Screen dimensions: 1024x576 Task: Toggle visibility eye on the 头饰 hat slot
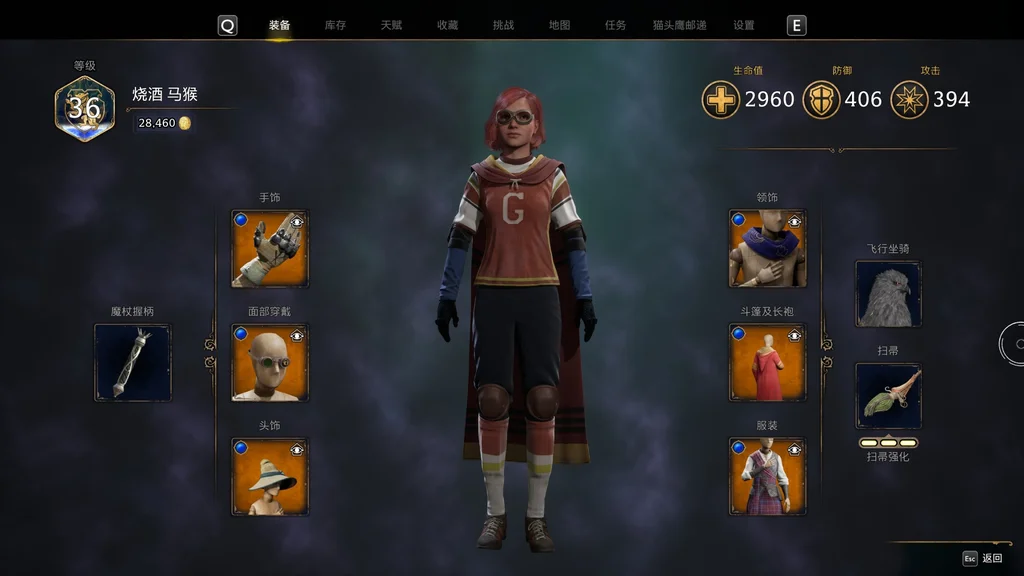[x=297, y=448]
